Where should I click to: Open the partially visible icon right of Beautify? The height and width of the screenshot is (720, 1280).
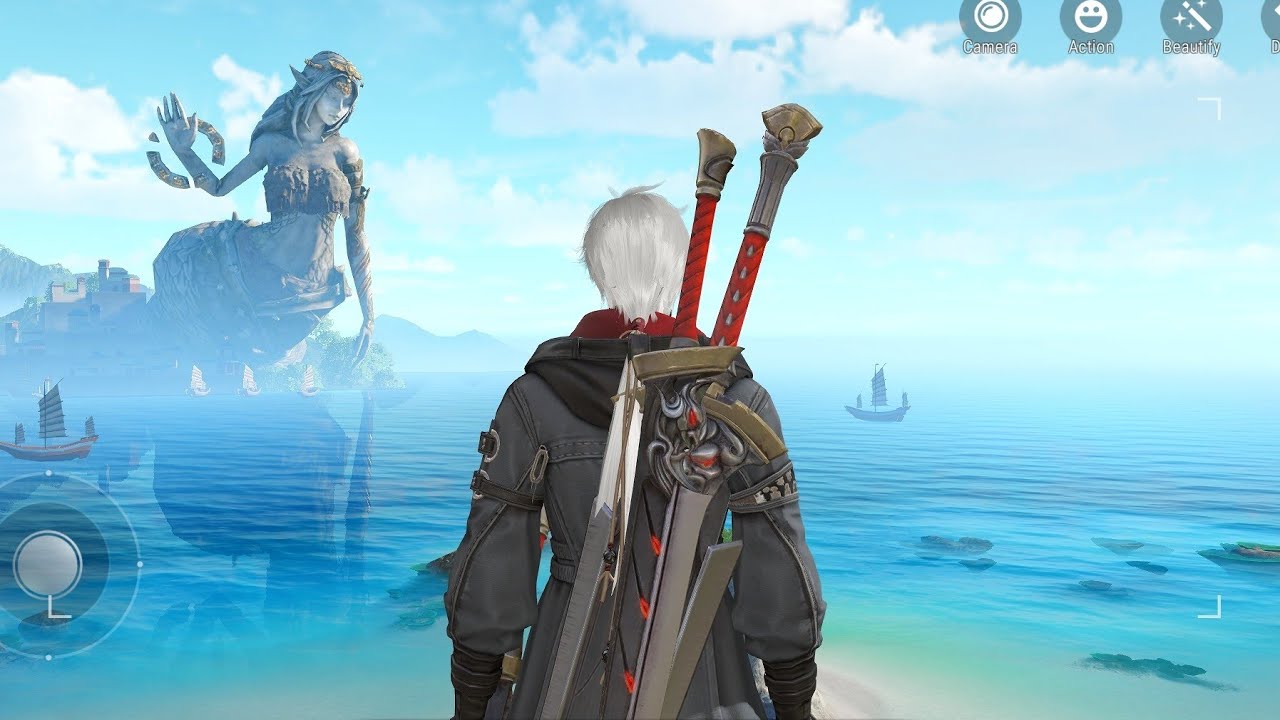(1272, 15)
